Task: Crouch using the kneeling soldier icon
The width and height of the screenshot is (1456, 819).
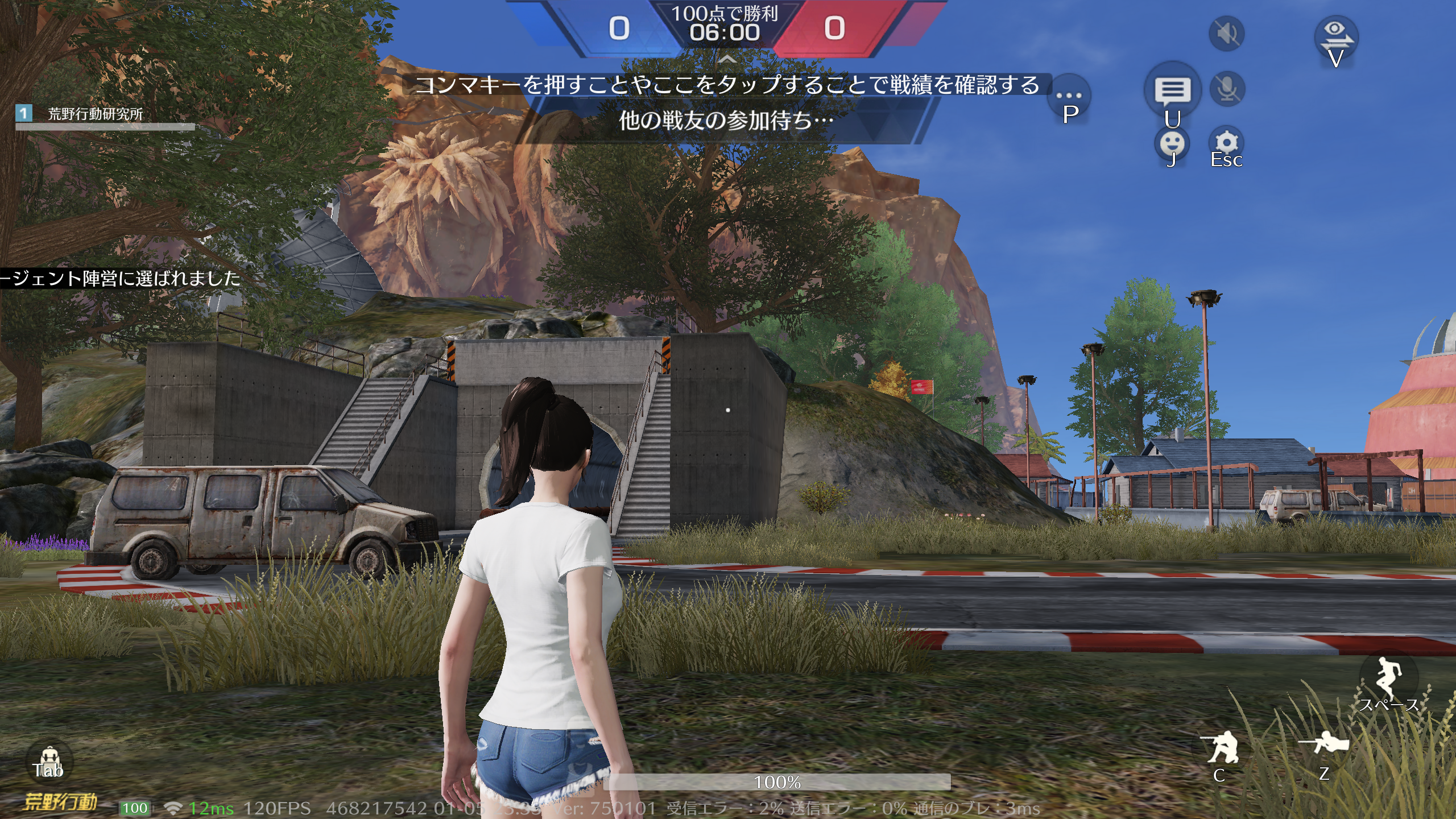Action: tap(1220, 747)
